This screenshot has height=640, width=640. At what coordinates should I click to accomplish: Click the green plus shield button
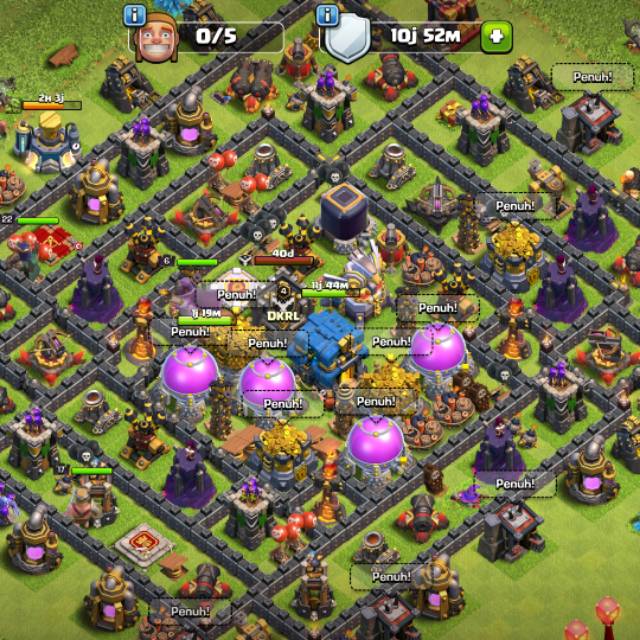(495, 38)
